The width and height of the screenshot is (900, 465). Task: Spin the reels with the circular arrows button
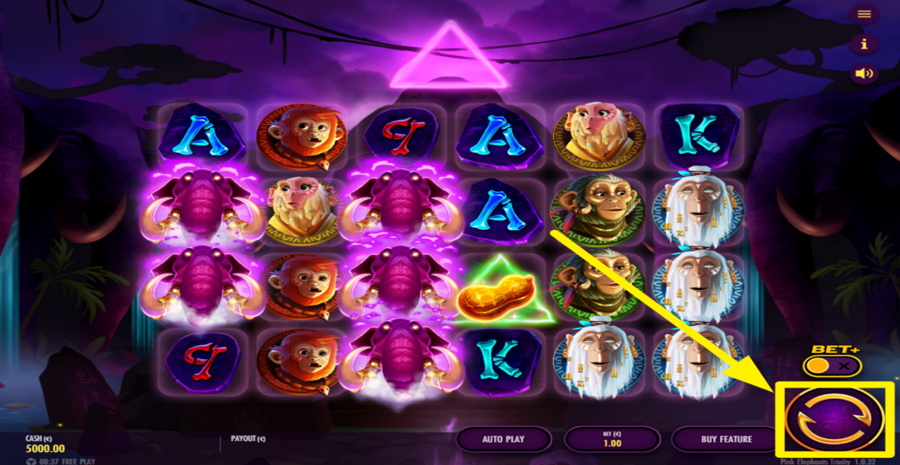click(x=836, y=416)
